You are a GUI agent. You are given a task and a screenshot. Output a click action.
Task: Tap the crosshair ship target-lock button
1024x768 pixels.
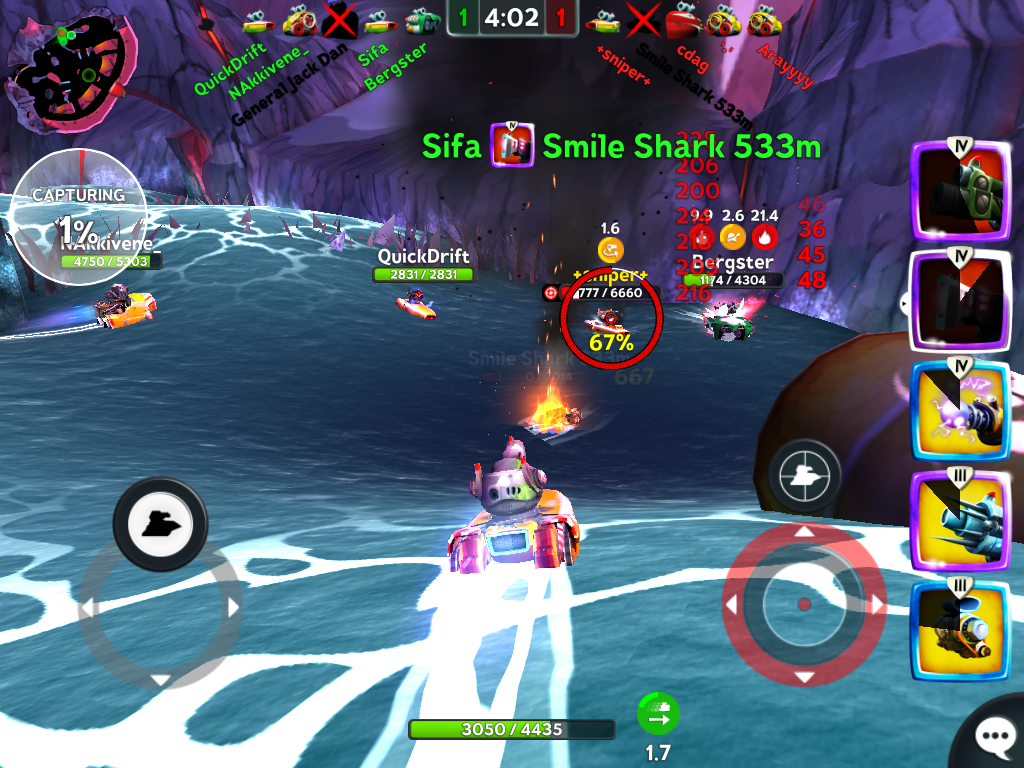click(x=804, y=477)
